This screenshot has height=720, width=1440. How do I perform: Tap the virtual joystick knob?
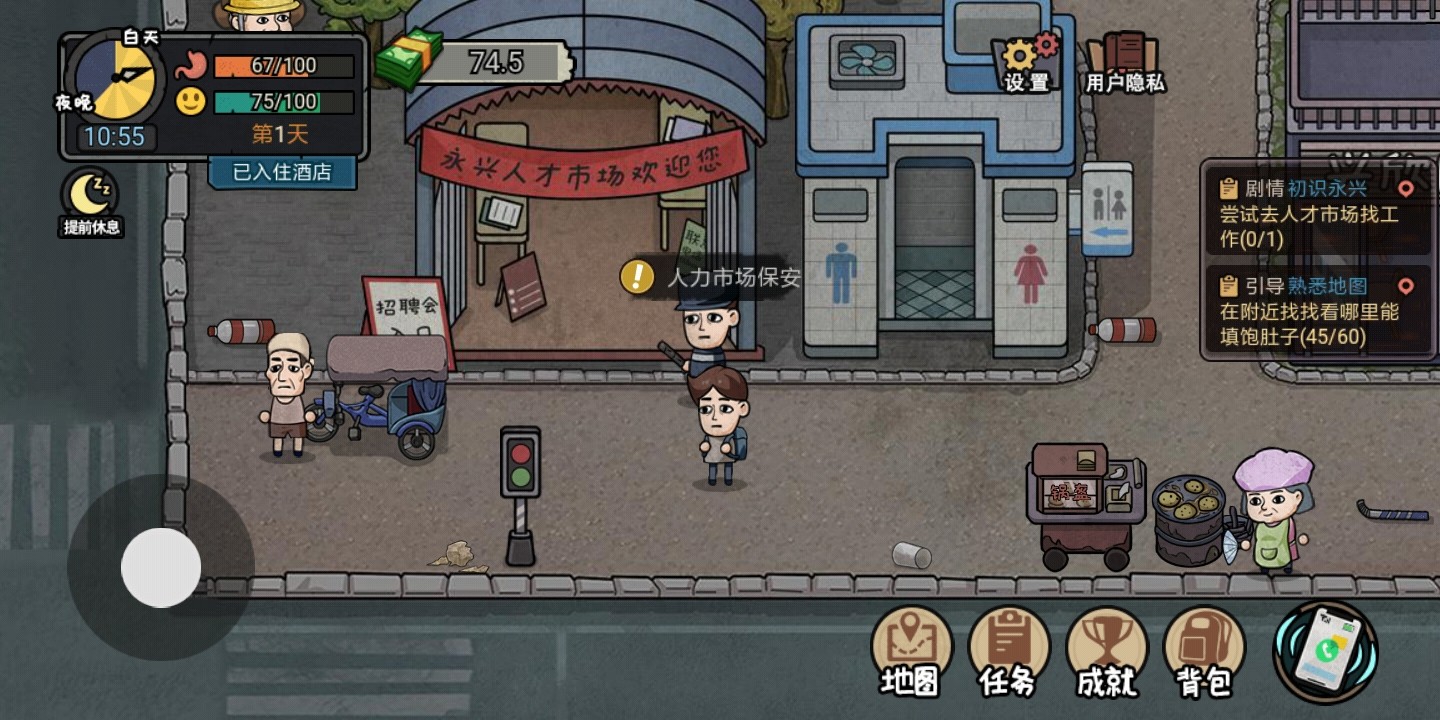click(161, 567)
